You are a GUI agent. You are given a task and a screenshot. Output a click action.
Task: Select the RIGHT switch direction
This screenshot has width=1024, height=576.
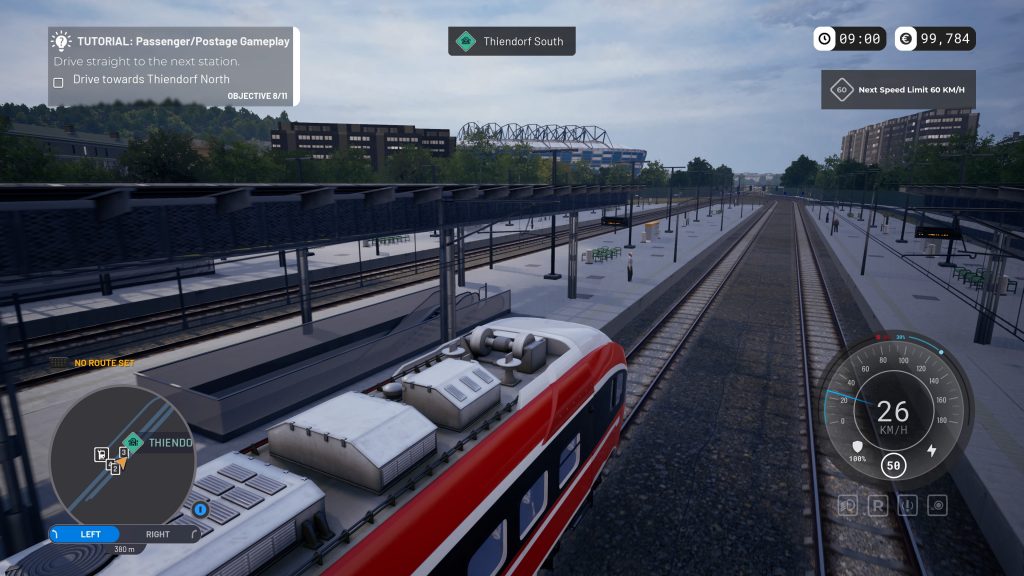click(158, 534)
